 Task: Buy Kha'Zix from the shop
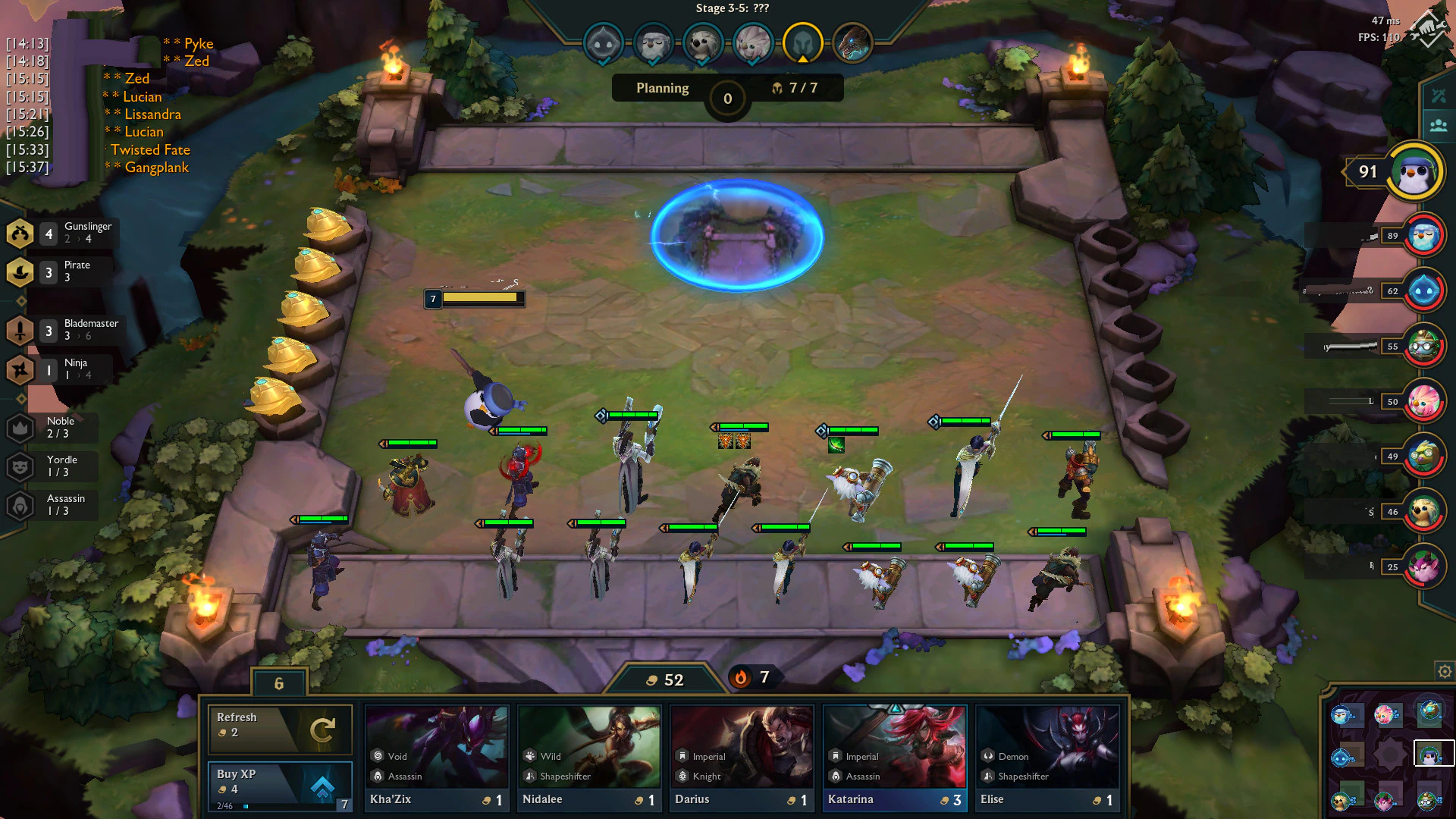(x=437, y=758)
